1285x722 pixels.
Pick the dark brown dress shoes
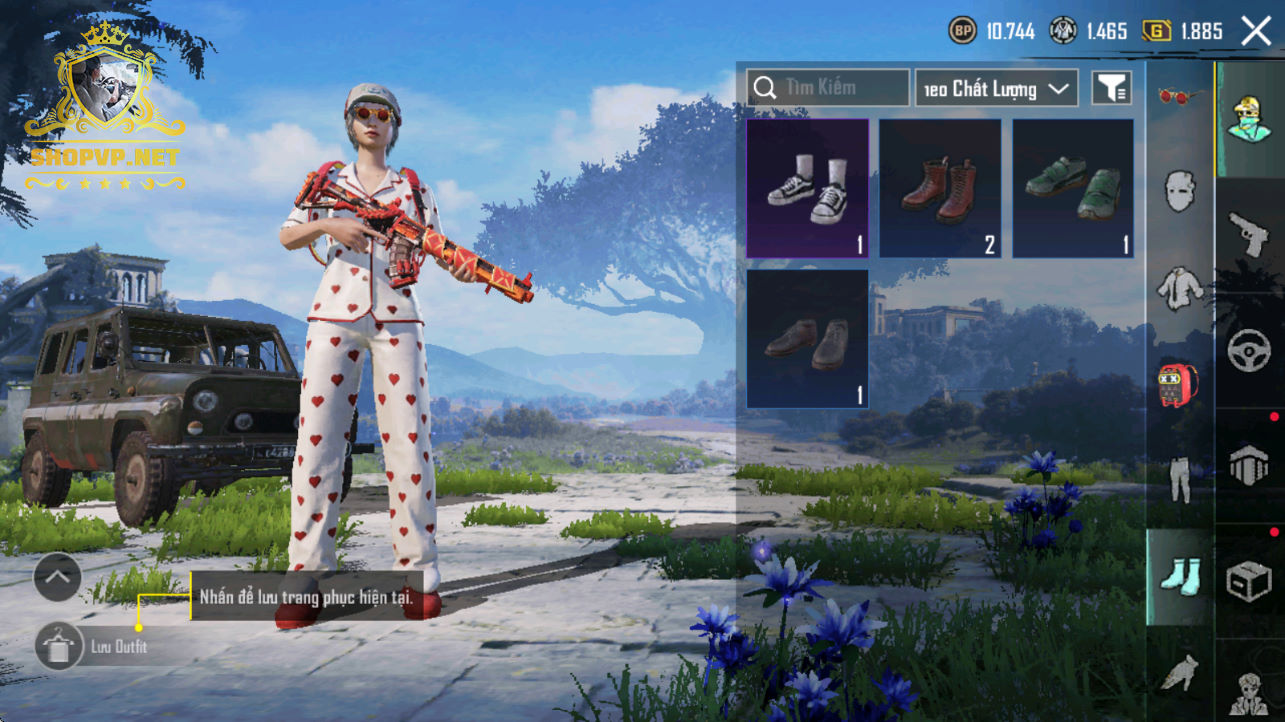(808, 339)
